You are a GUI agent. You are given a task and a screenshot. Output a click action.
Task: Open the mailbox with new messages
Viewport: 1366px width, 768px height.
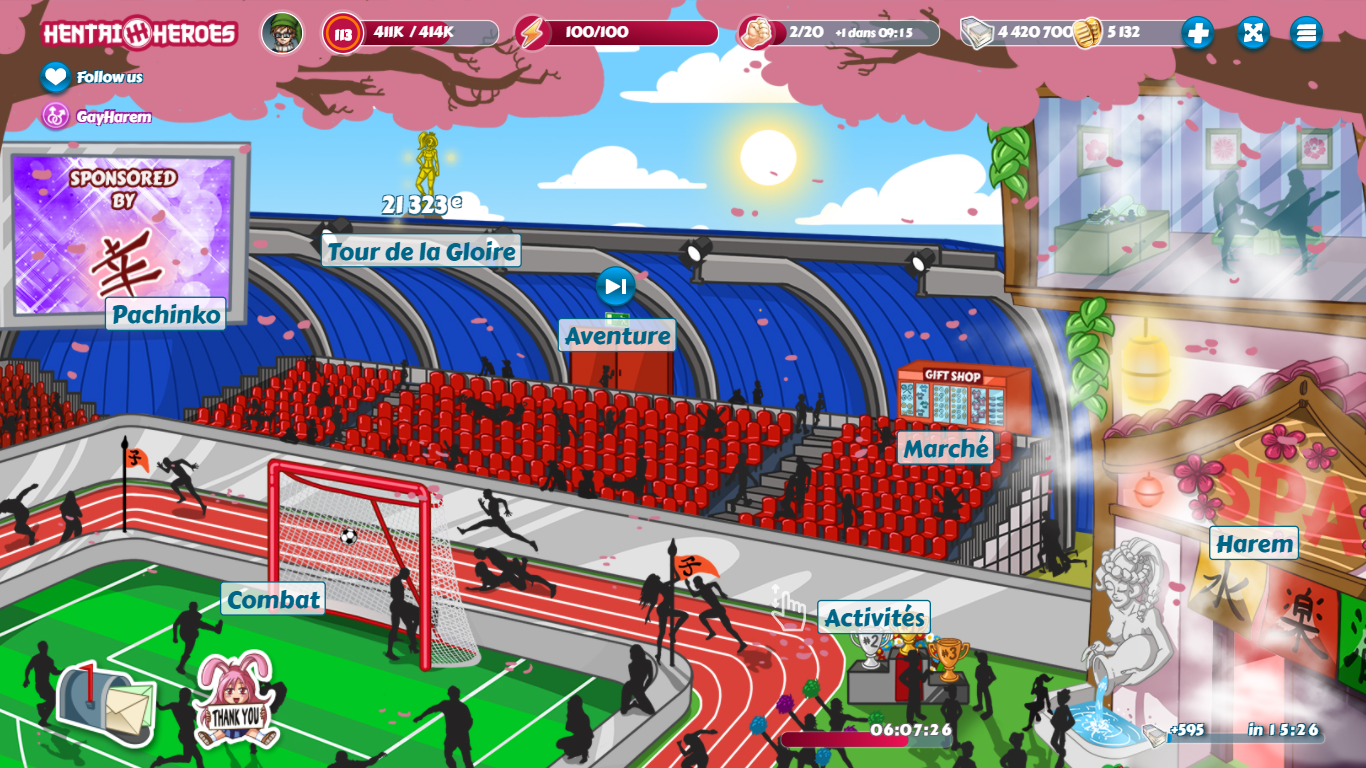pos(106,702)
